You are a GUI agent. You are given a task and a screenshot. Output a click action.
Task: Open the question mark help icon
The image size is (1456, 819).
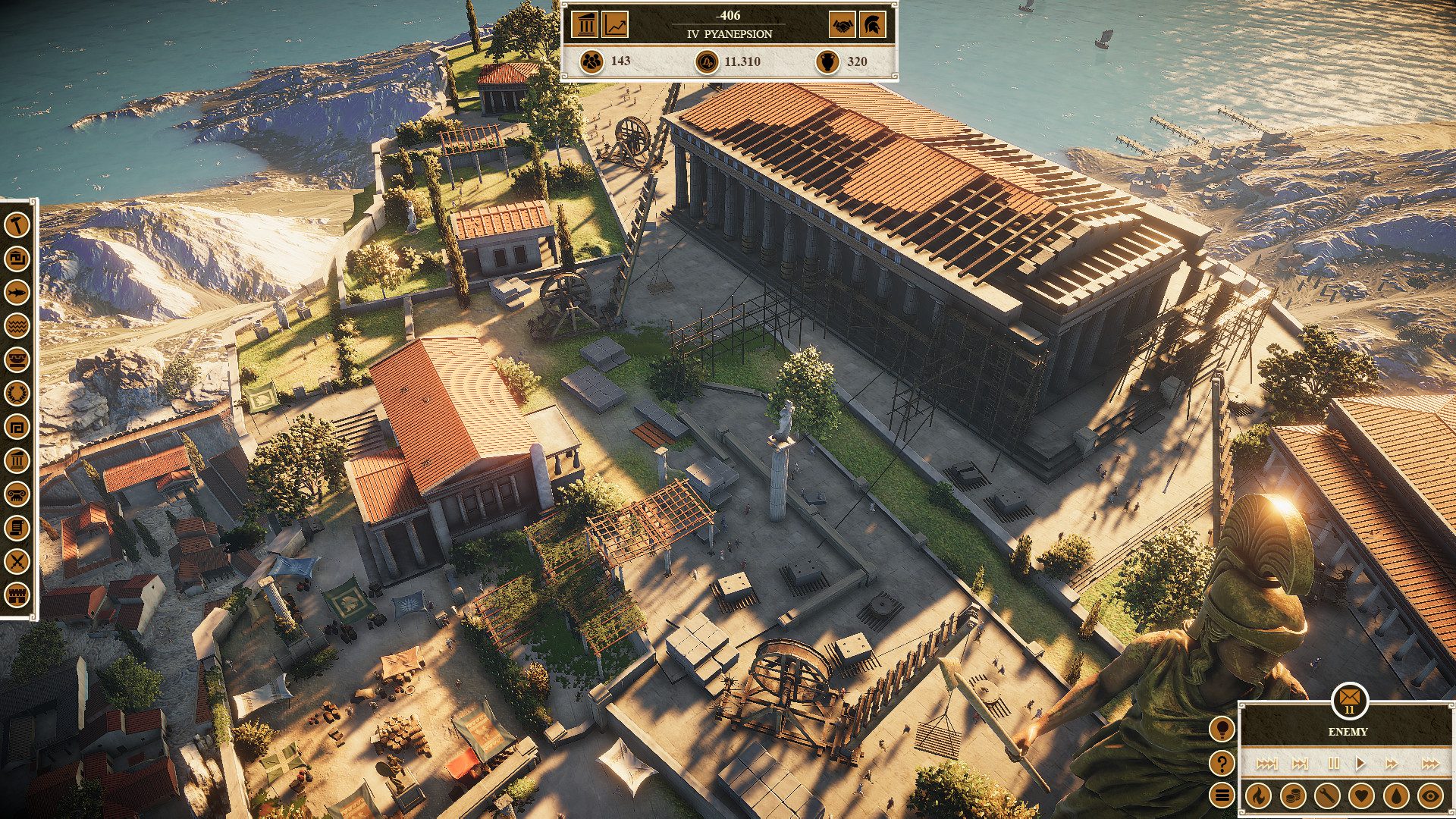[x=1222, y=764]
